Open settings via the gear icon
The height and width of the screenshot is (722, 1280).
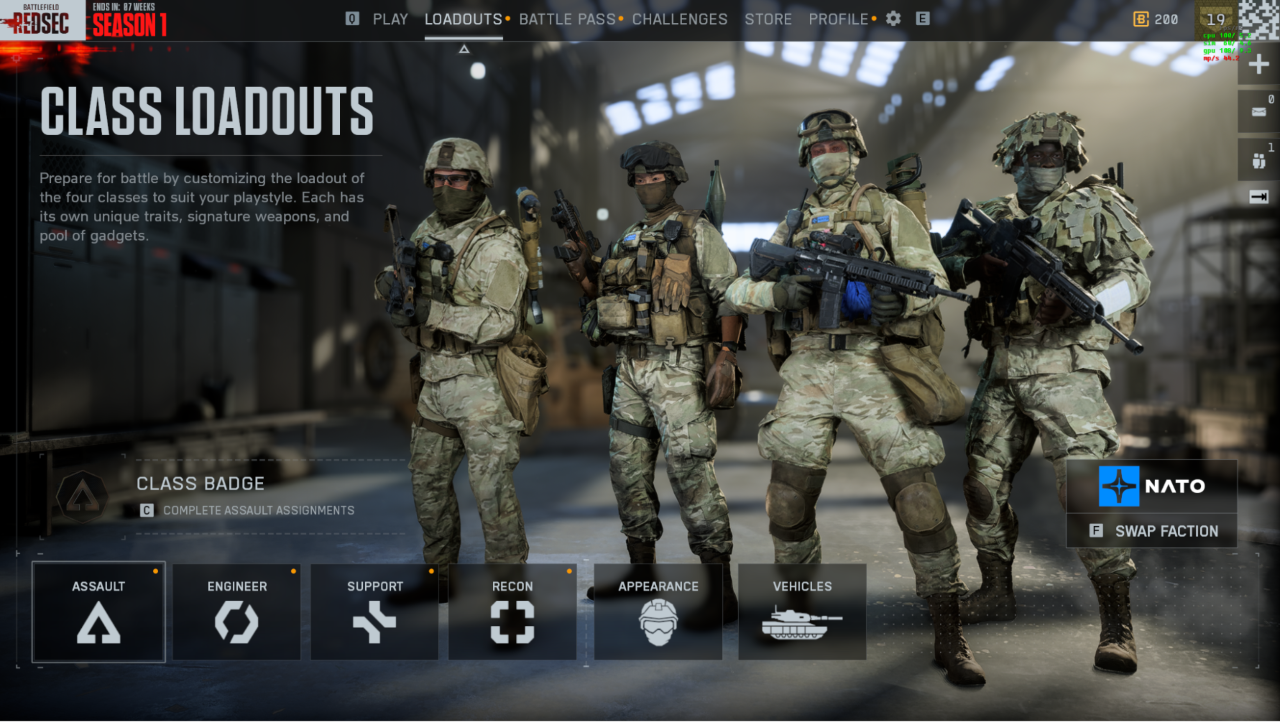click(893, 19)
